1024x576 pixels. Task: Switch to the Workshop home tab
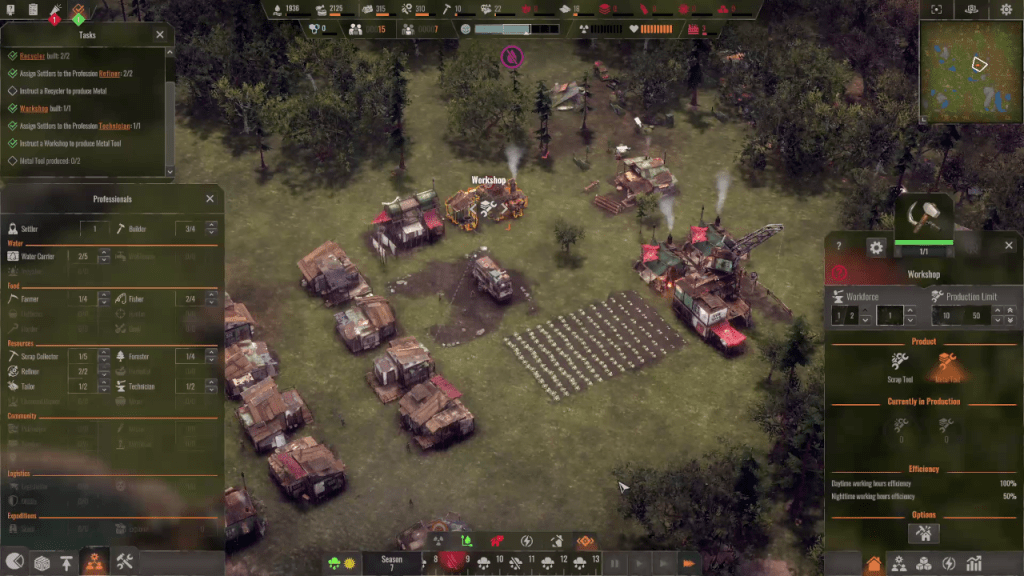(x=873, y=563)
